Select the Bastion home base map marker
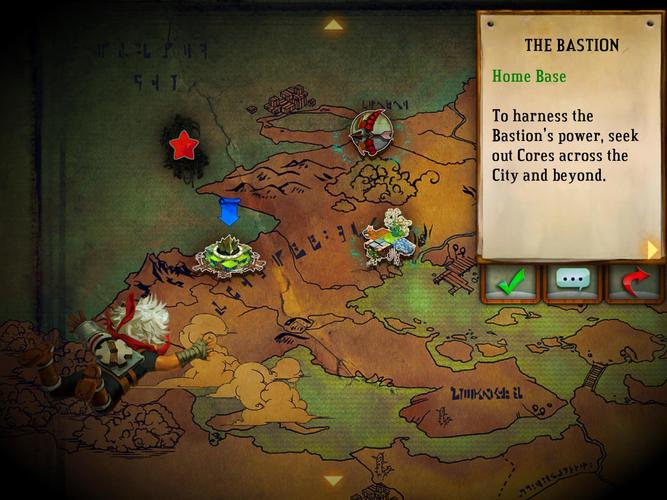Viewport: 667px width, 500px height. click(229, 255)
